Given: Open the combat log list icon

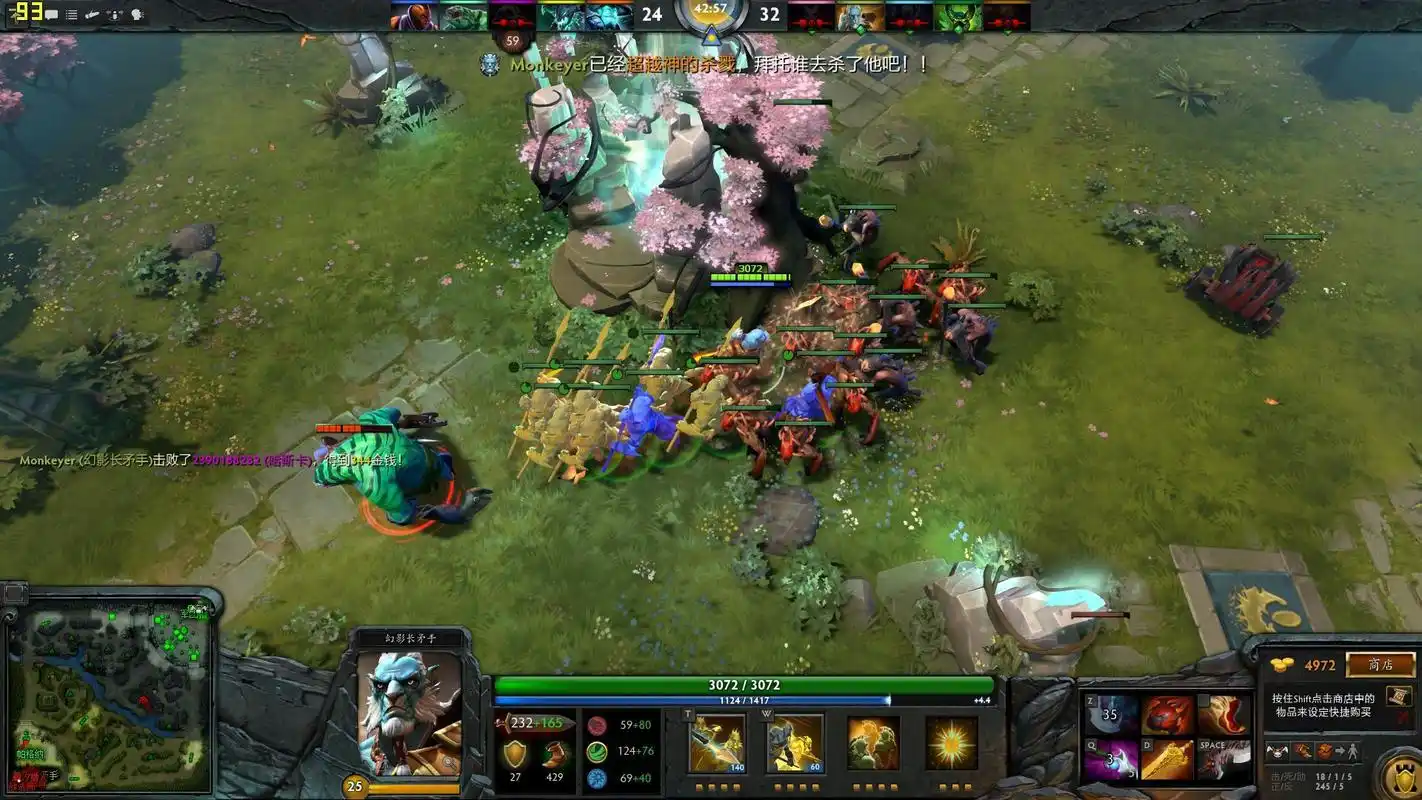Looking at the screenshot, I should pos(71,15).
